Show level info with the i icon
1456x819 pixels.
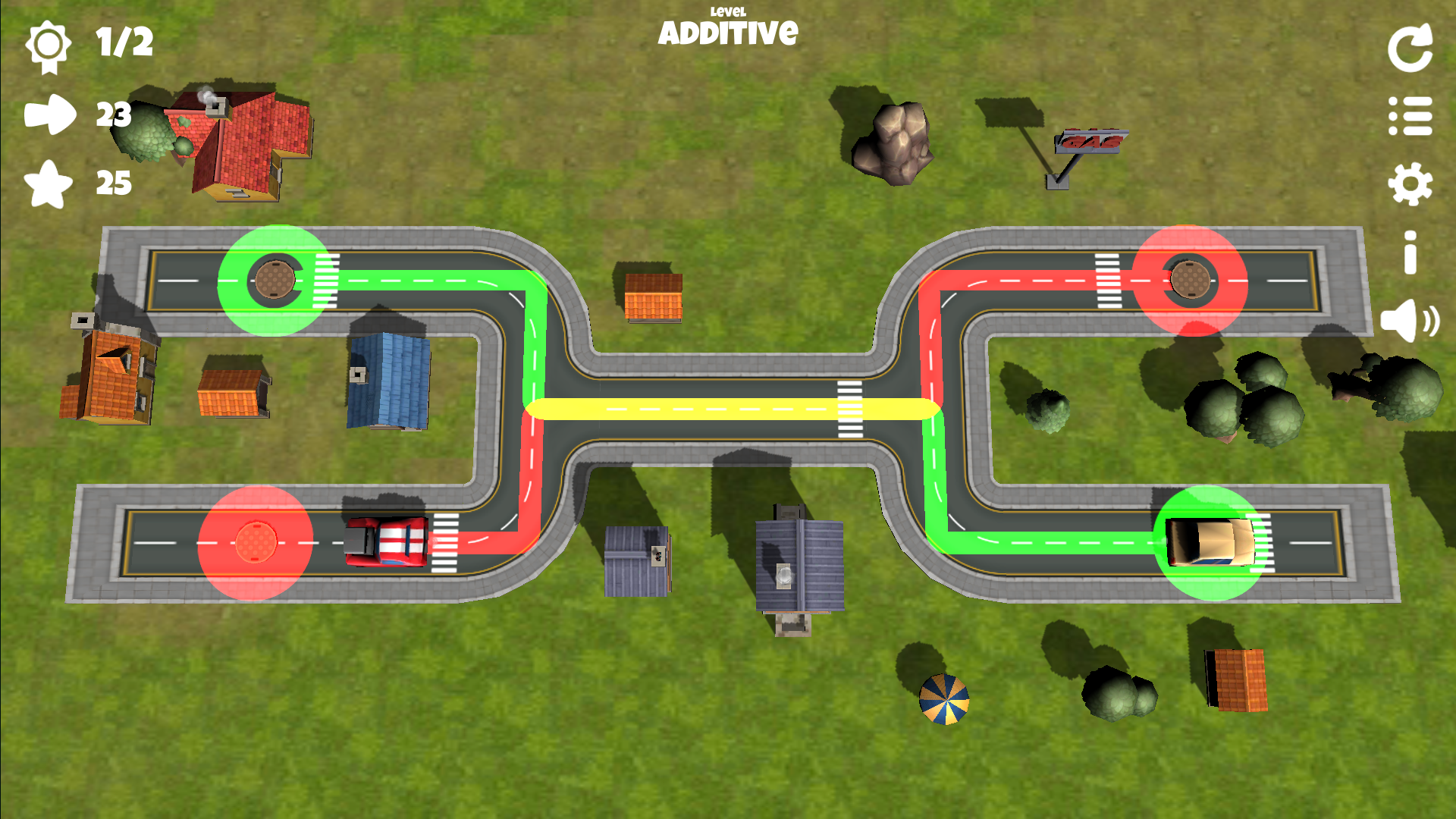click(x=1410, y=253)
